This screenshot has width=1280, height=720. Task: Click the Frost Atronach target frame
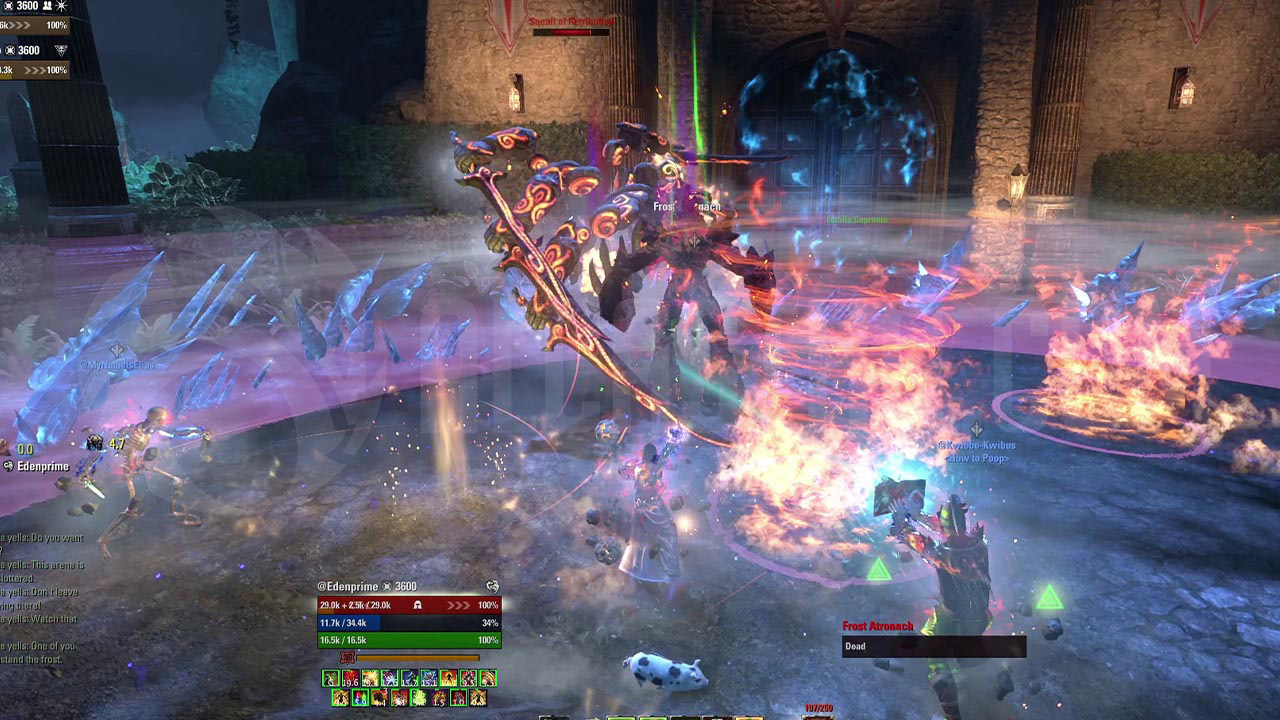tap(933, 637)
